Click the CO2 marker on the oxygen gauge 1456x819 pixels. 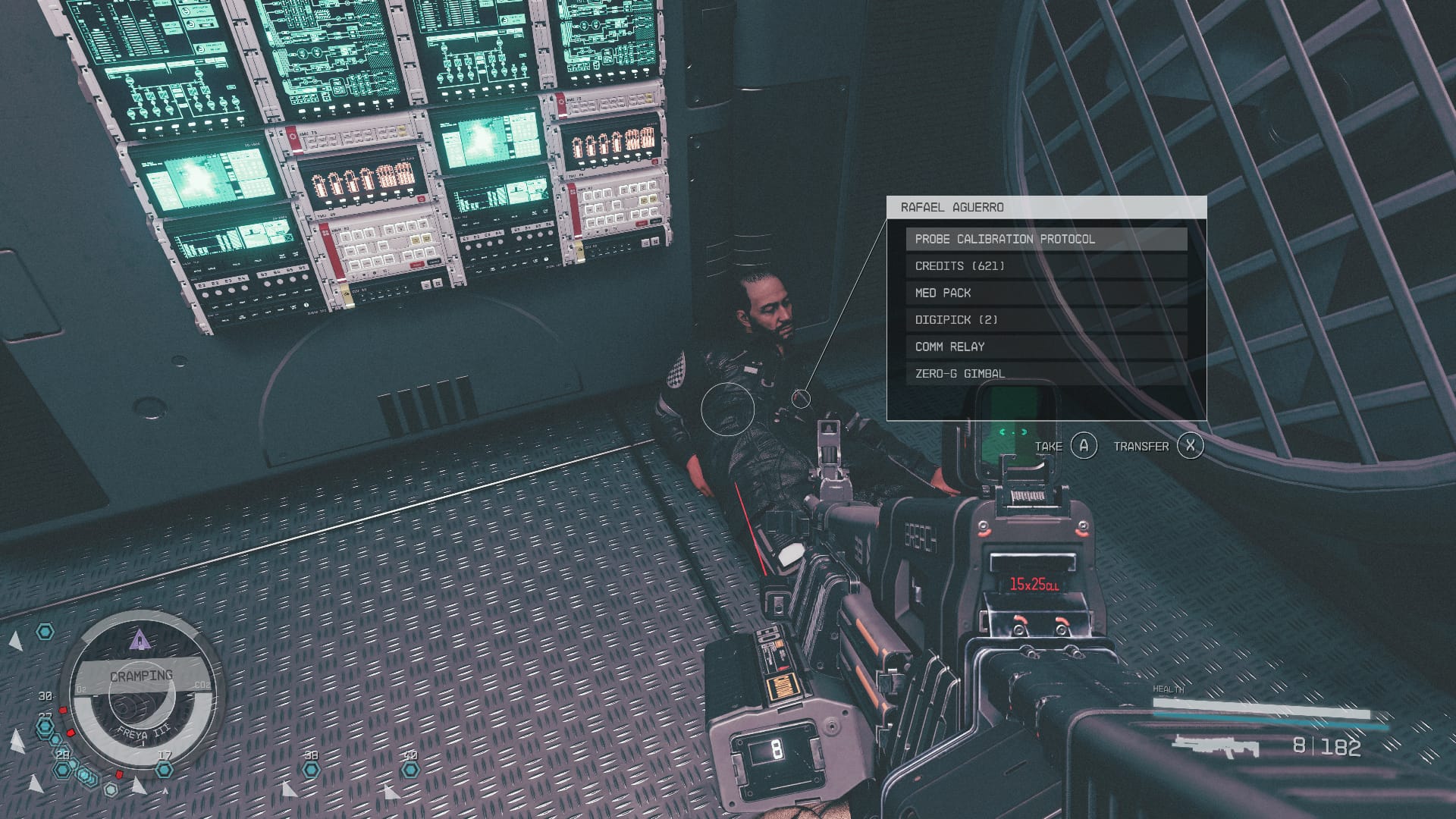click(202, 683)
